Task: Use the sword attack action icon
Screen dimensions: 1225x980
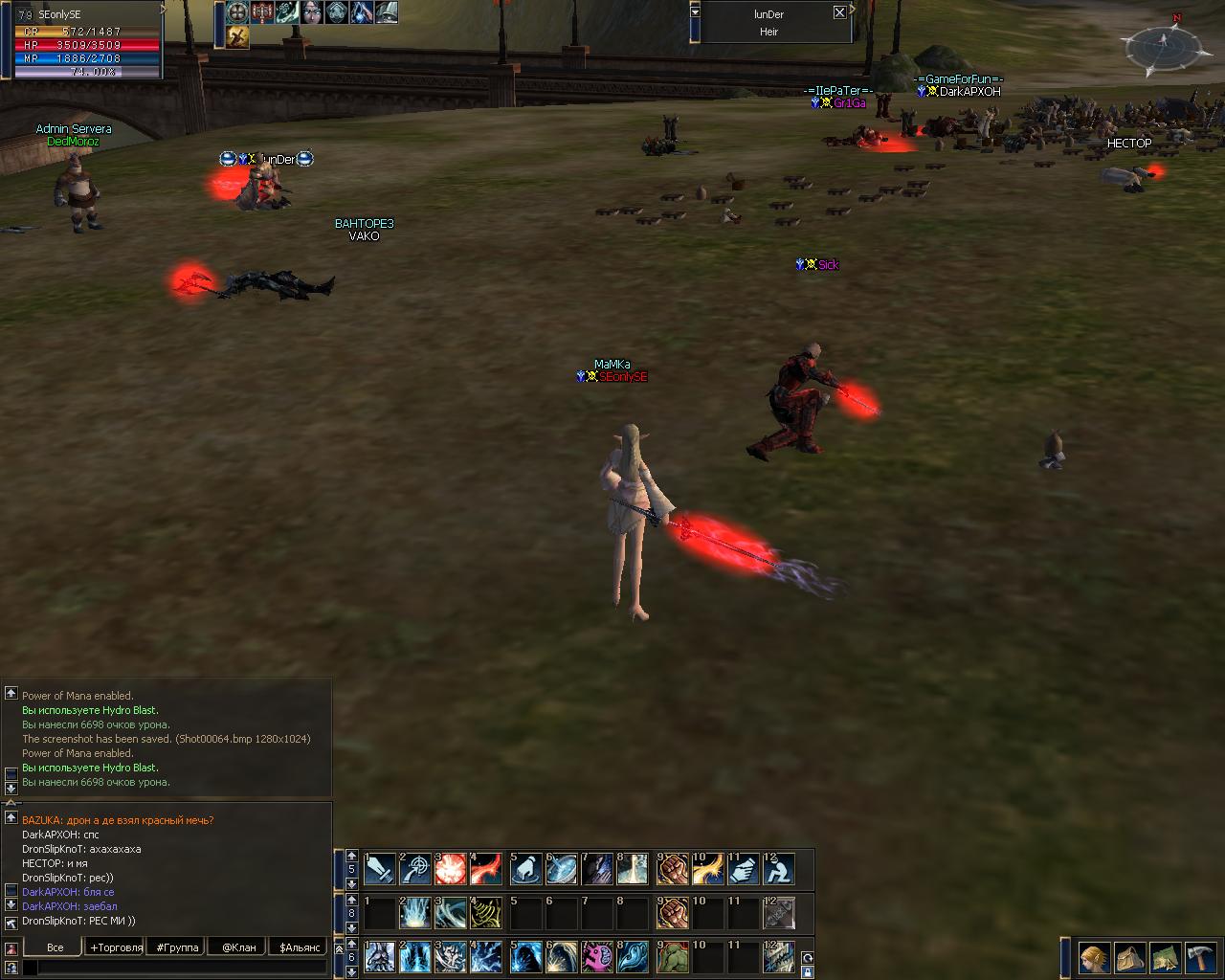Action: [x=380, y=869]
